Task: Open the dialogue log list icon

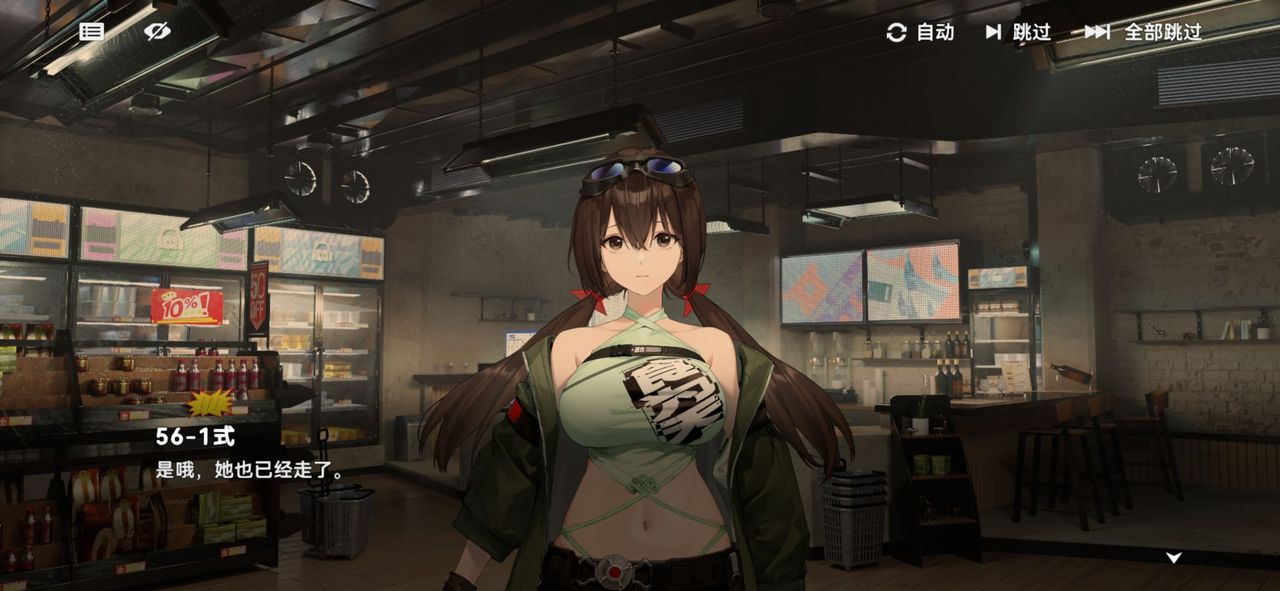Action: click(92, 31)
